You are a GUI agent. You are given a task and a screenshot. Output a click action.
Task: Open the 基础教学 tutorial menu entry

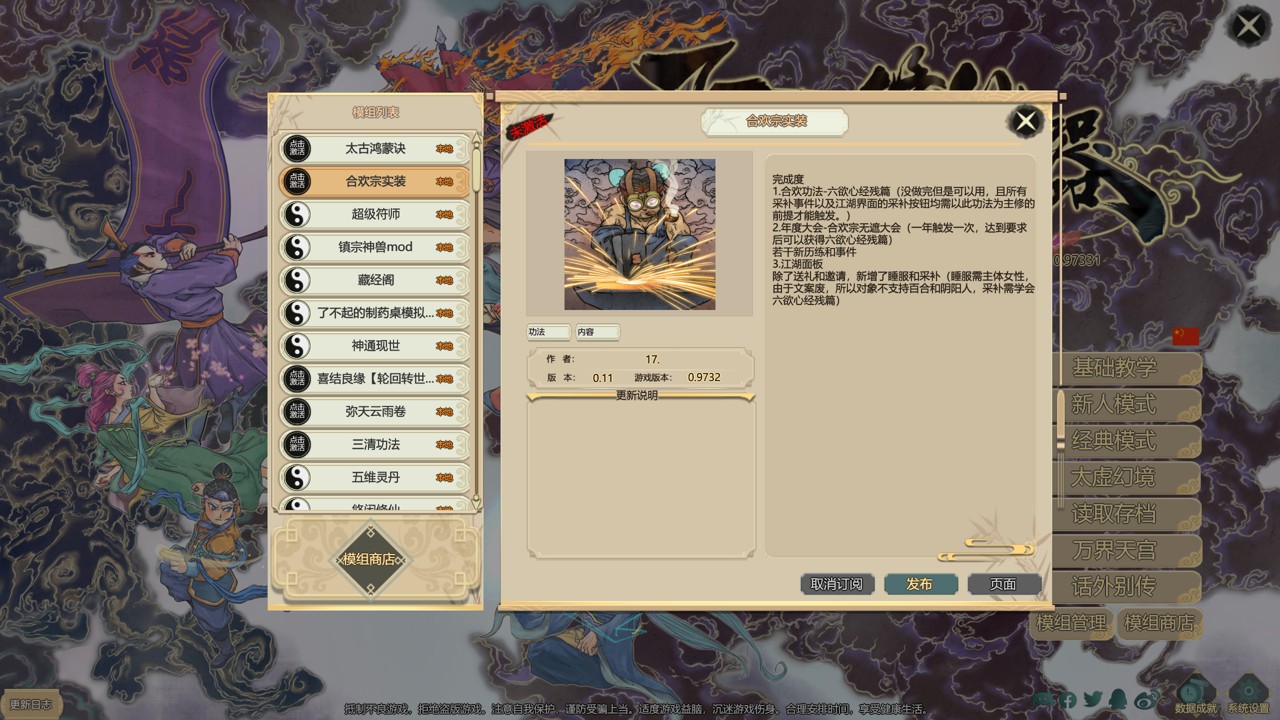coord(1114,368)
